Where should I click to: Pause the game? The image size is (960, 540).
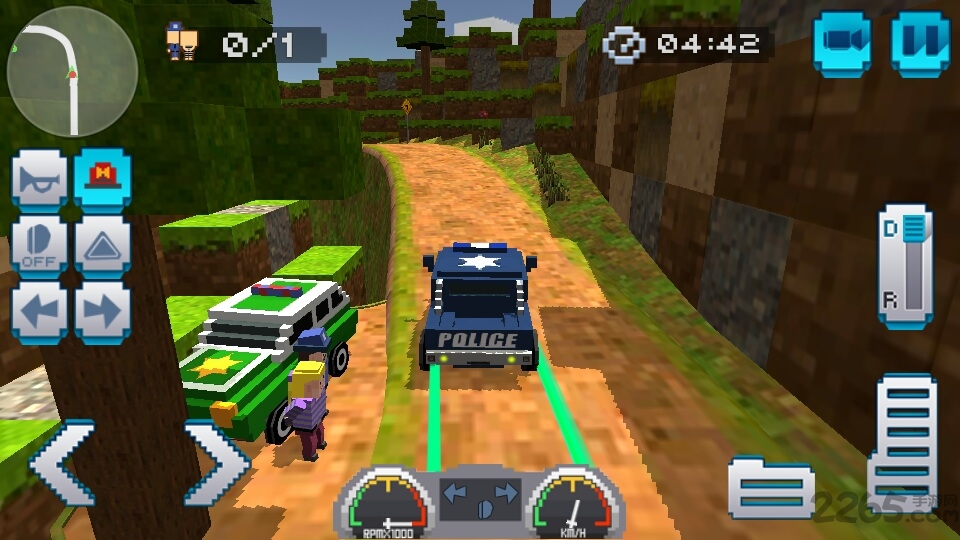pos(919,42)
